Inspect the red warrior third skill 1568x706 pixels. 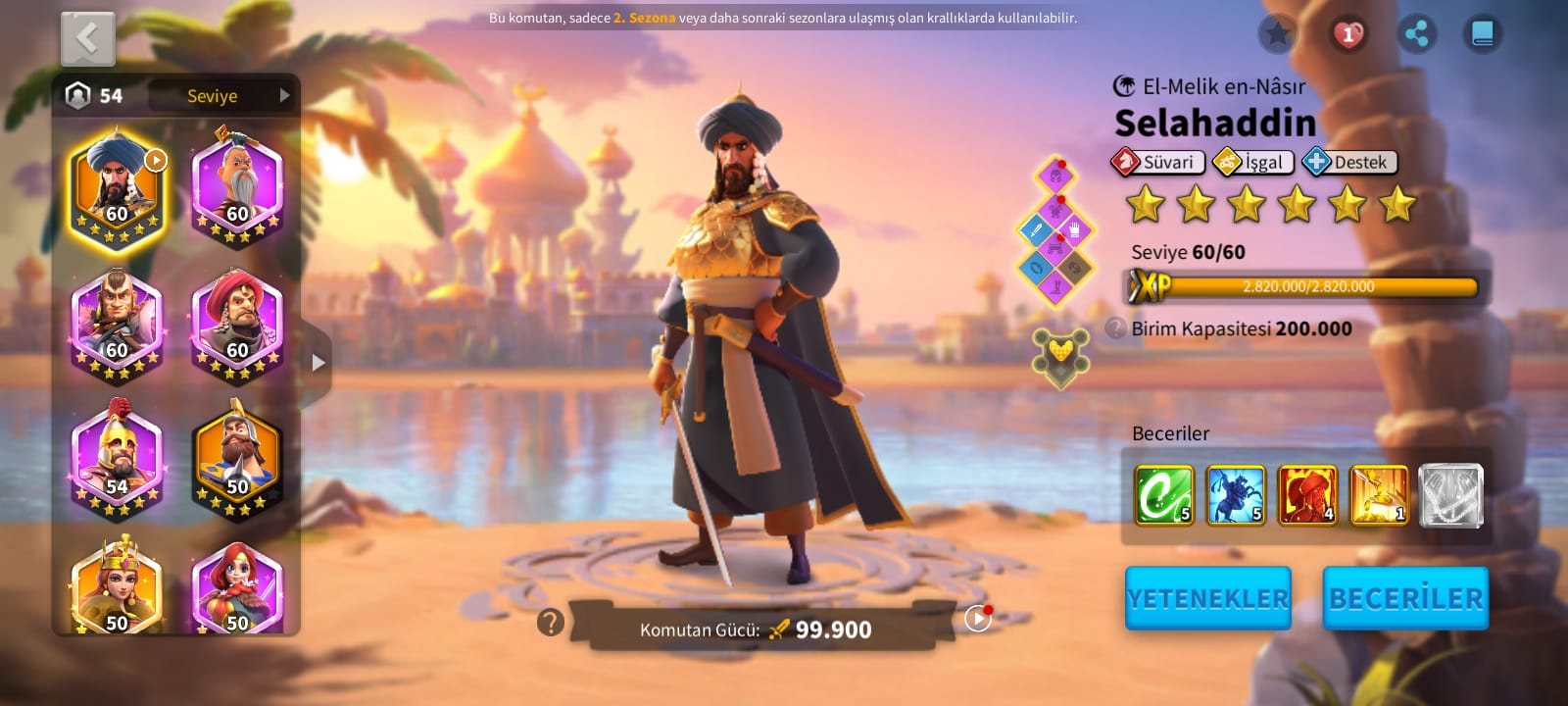tap(1307, 495)
